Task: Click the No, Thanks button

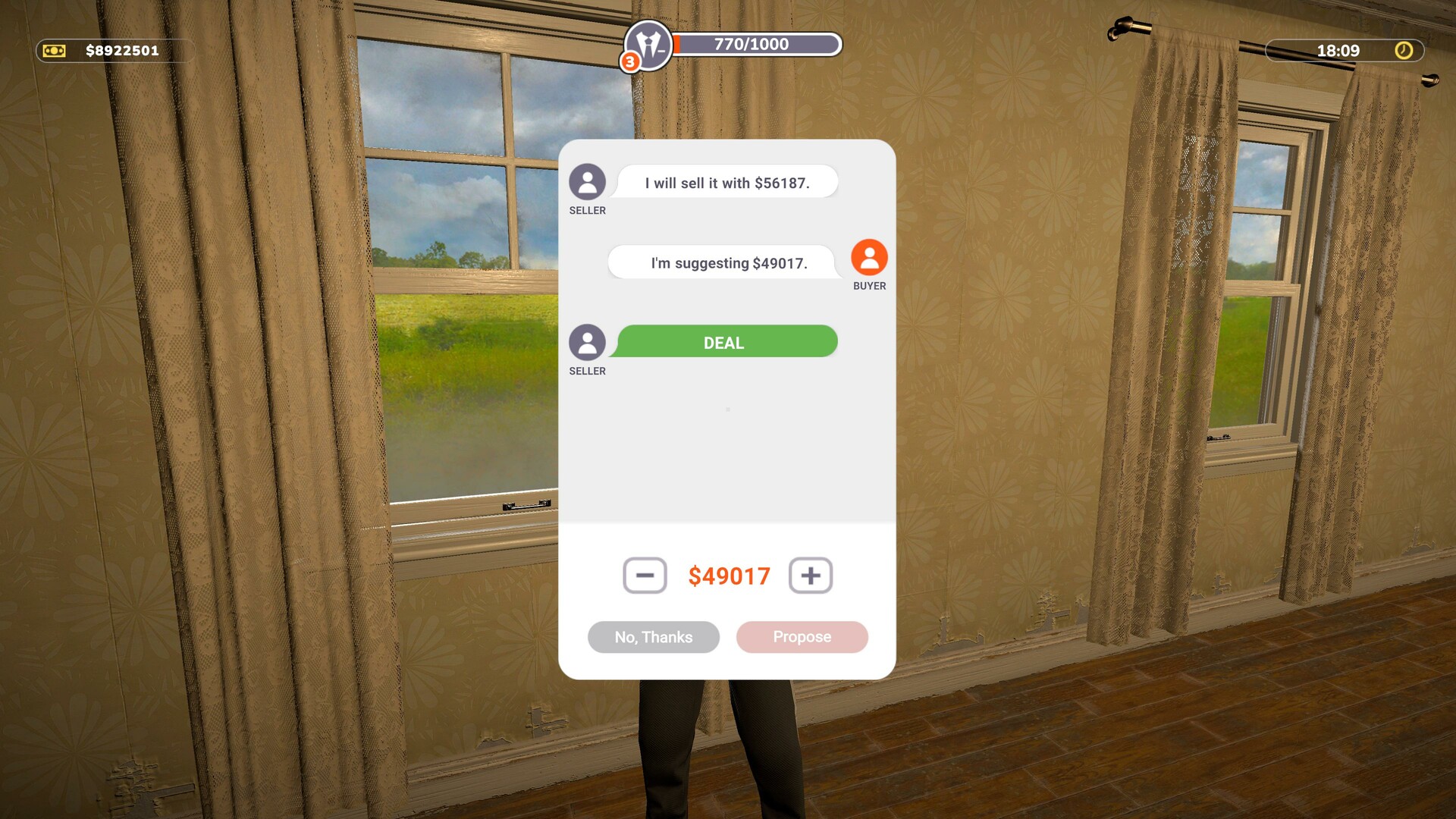Action: tap(653, 637)
